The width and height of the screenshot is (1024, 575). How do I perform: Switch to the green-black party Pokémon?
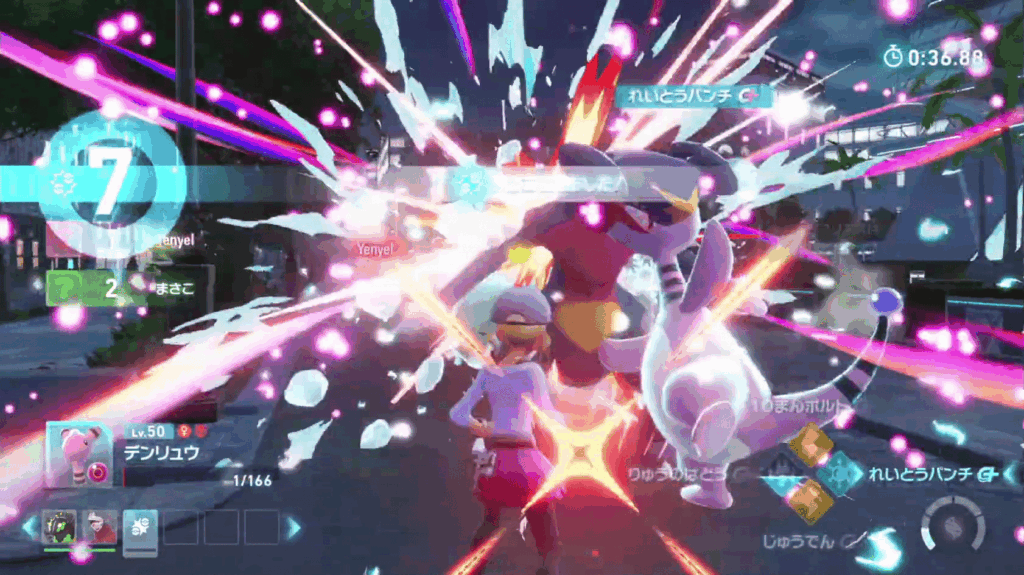(x=58, y=527)
